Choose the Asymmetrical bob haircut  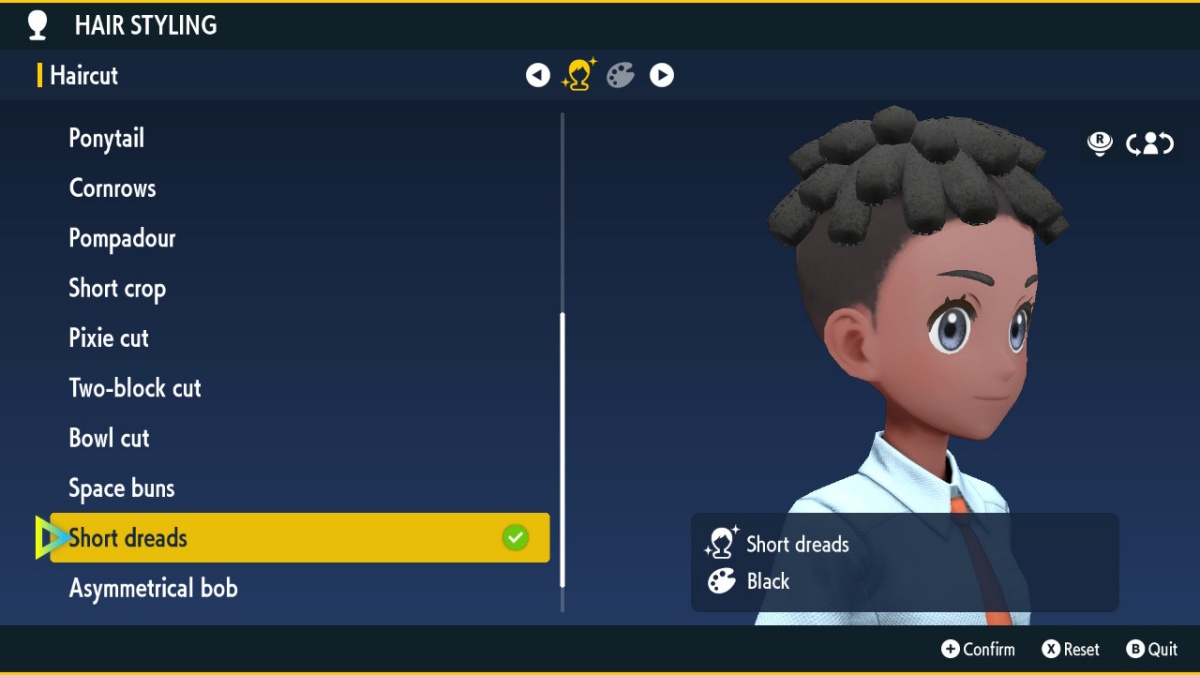click(x=153, y=588)
